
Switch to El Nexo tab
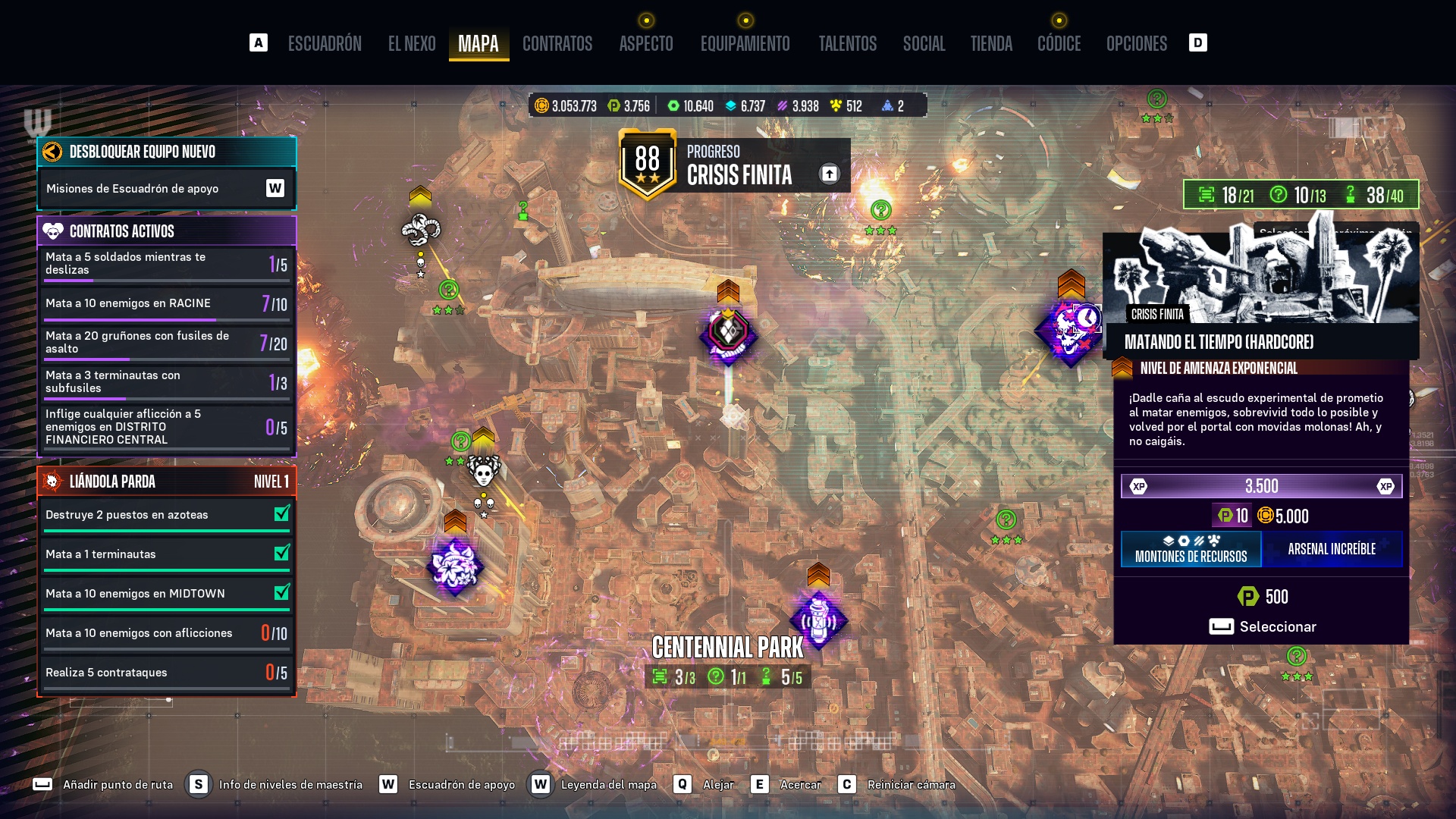(412, 44)
